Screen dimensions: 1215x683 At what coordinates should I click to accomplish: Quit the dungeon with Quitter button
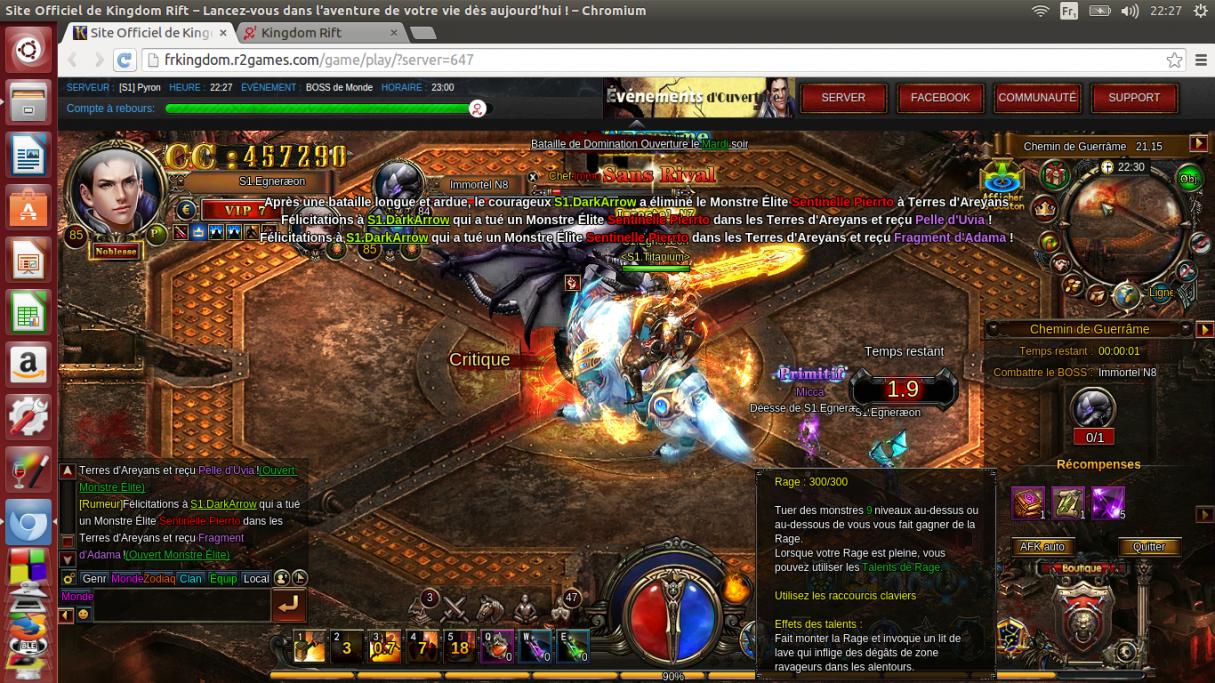point(1148,547)
